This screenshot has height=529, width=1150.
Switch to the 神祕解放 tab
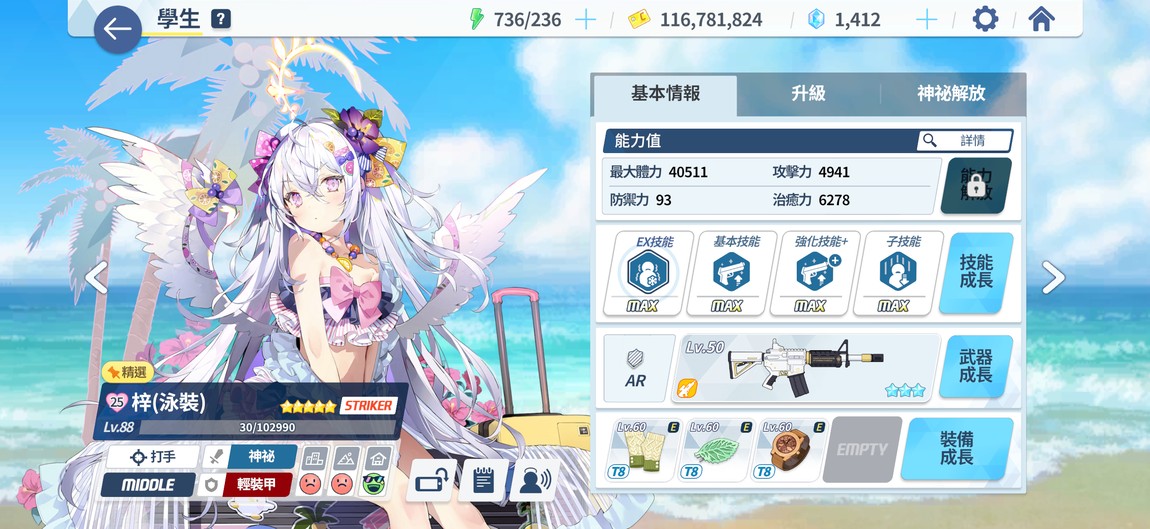pyautogui.click(x=951, y=94)
